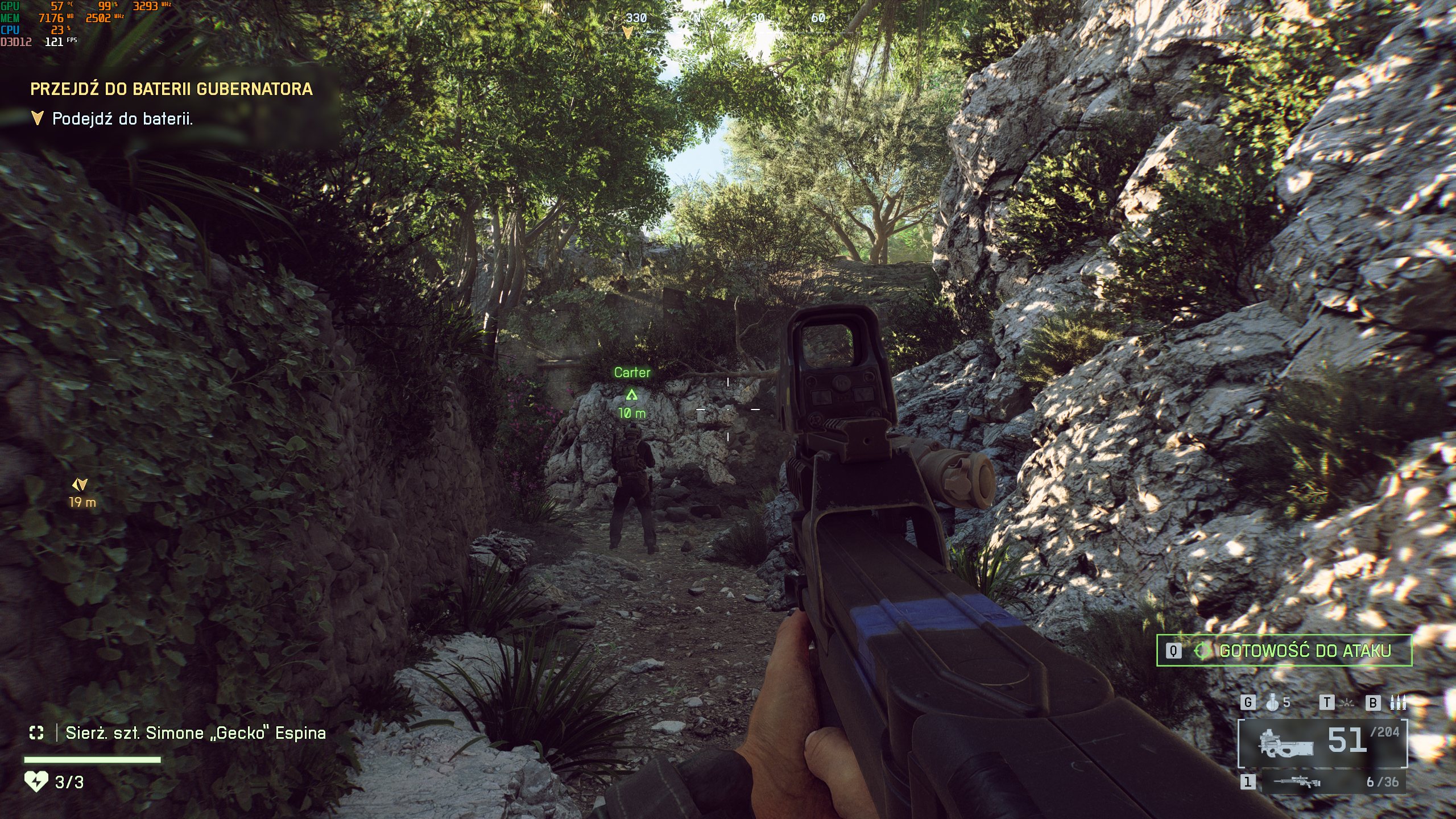Activate the Gotowość do ataku squad command
Image resolution: width=1456 pixels, height=819 pixels.
(1284, 651)
